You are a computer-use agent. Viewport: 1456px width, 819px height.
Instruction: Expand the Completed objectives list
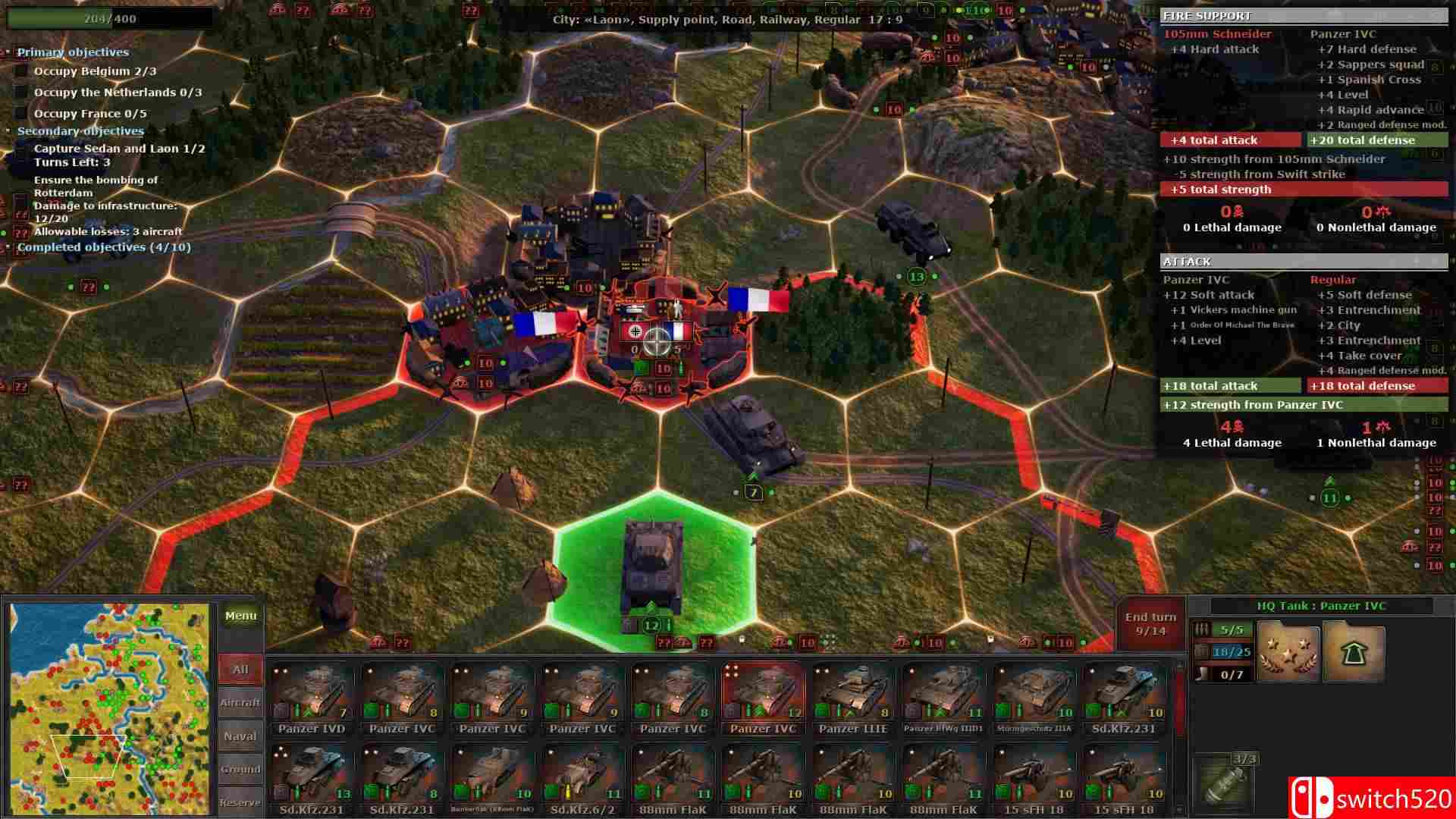[x=8, y=247]
